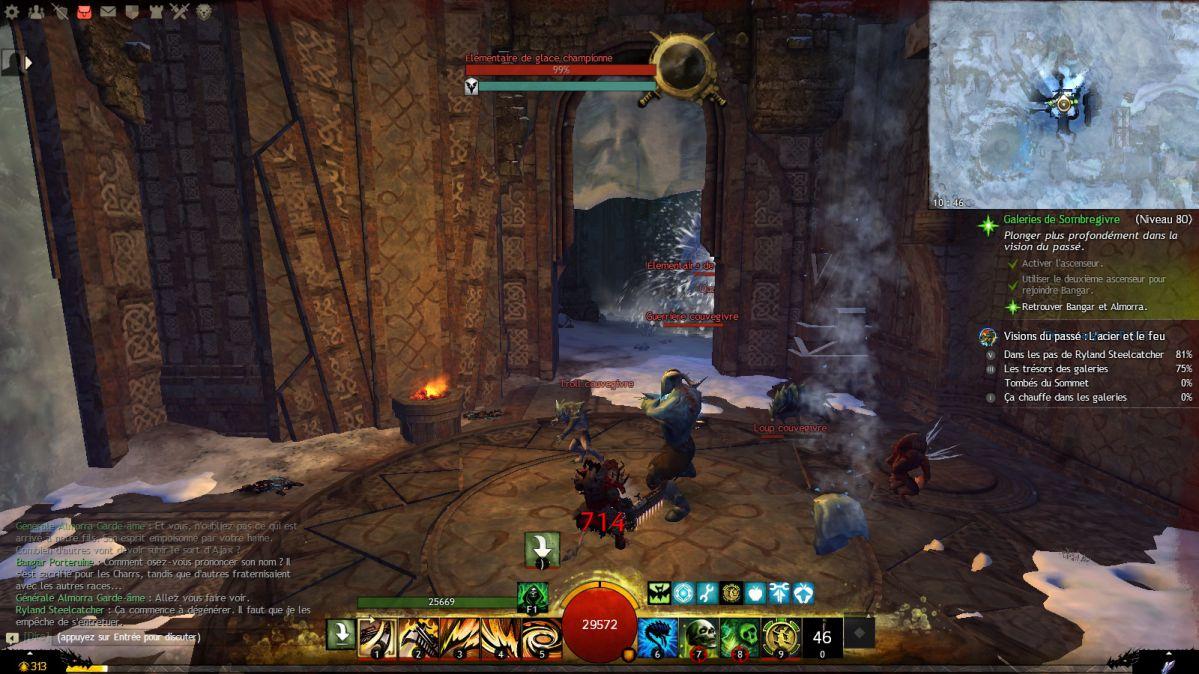Open the contacts and LFG panel
This screenshot has height=674, width=1199.
coord(37,12)
